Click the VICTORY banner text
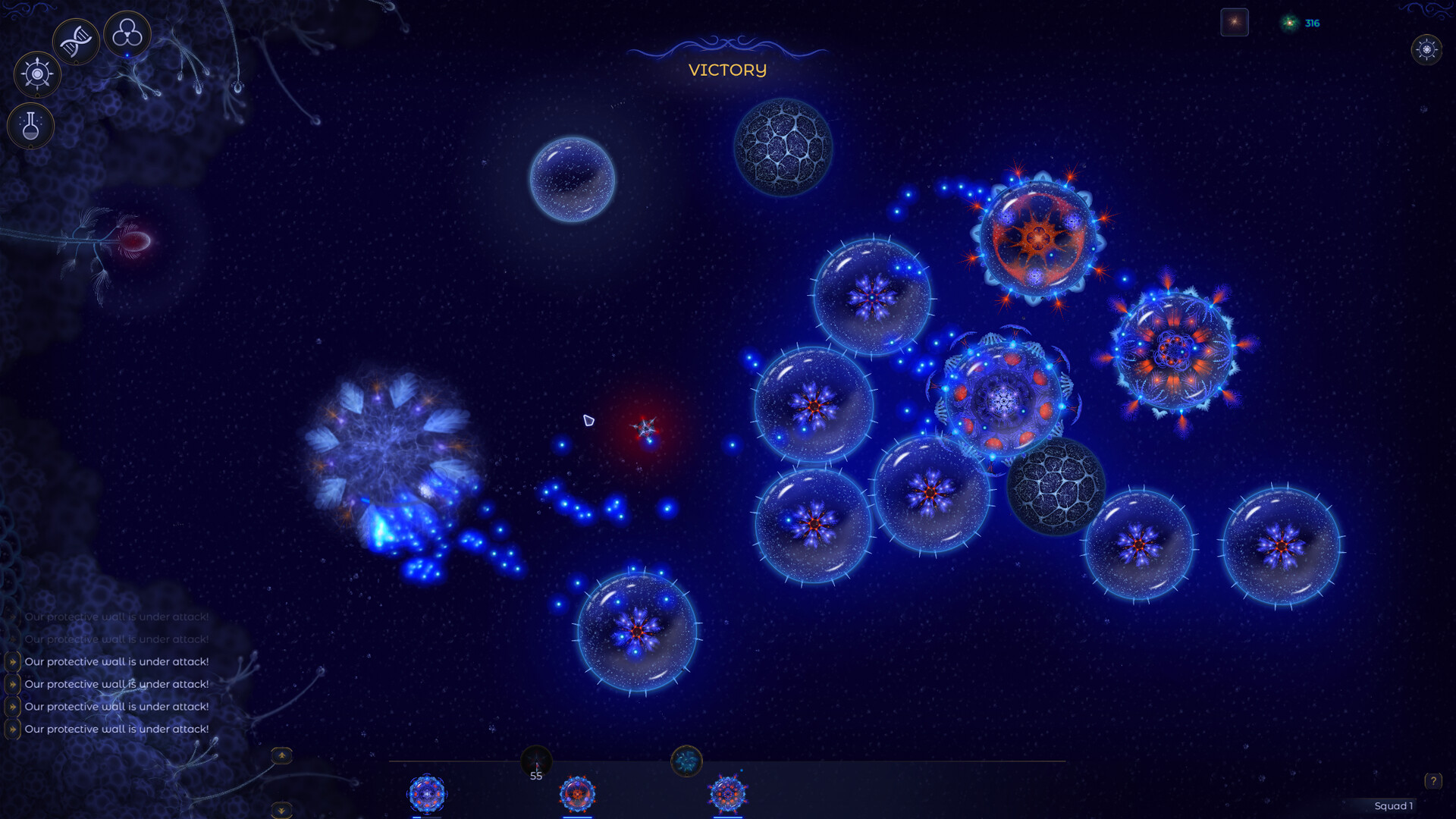This screenshot has width=1456, height=819. (x=727, y=70)
